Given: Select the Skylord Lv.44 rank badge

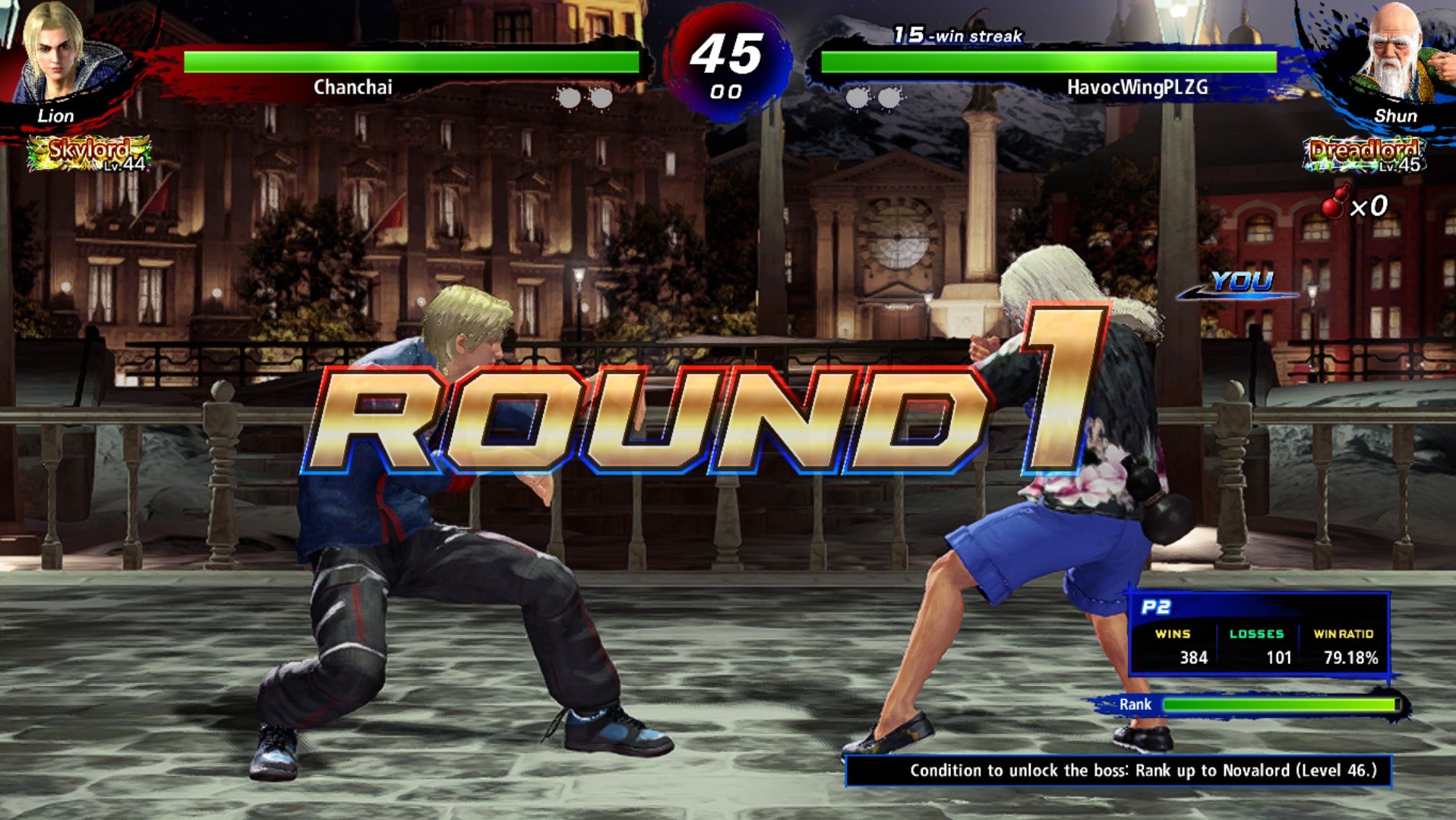Looking at the screenshot, I should pyautogui.click(x=89, y=154).
